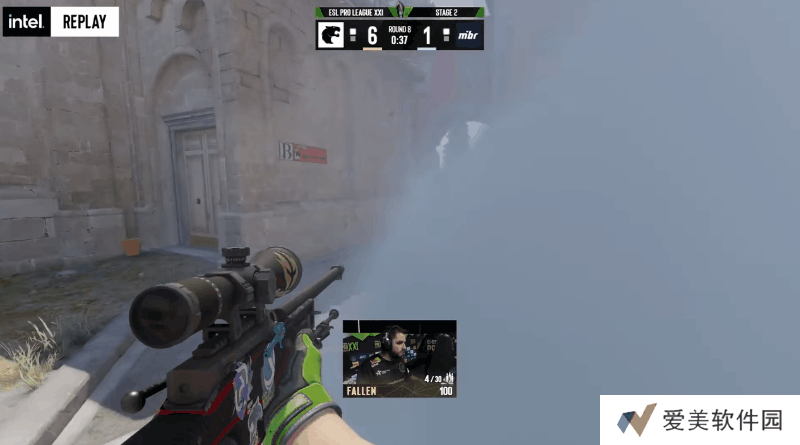The height and width of the screenshot is (445, 800).
Task: Select the FALLEN player camera thumbnail
Action: click(399, 357)
